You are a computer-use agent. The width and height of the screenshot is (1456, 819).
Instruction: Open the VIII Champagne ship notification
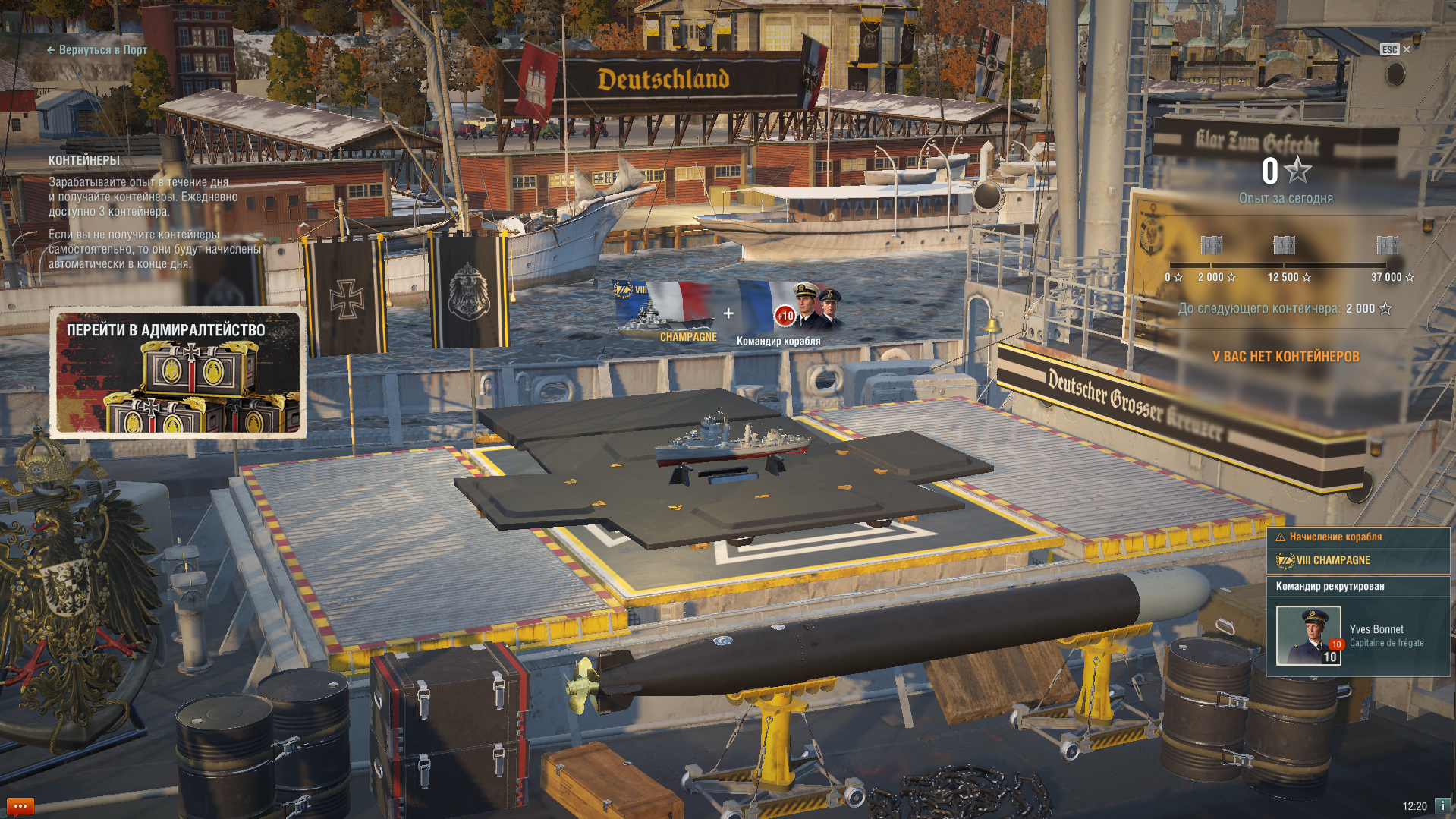pos(1357,560)
